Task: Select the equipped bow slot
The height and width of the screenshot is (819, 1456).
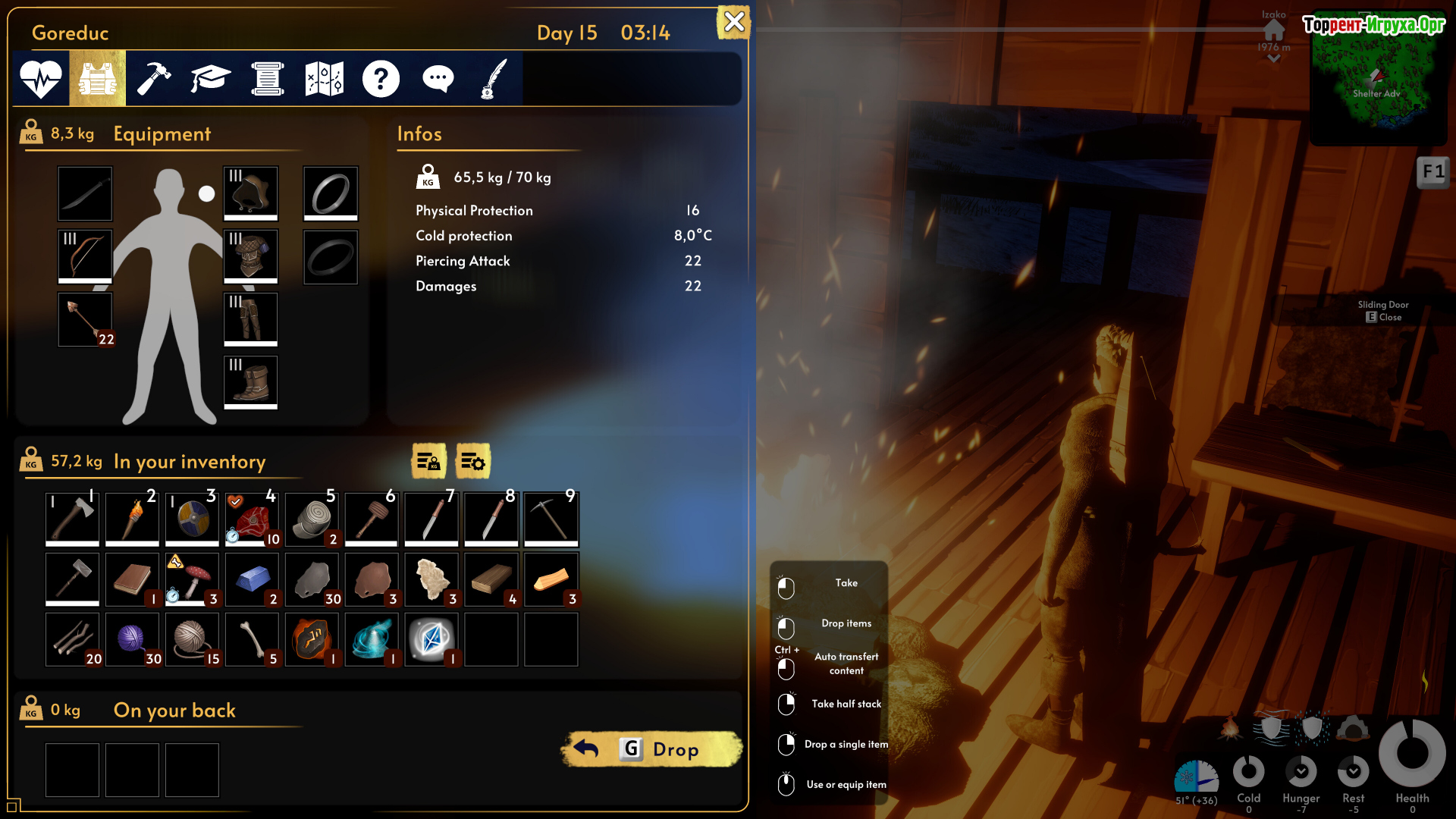Action: (x=85, y=256)
